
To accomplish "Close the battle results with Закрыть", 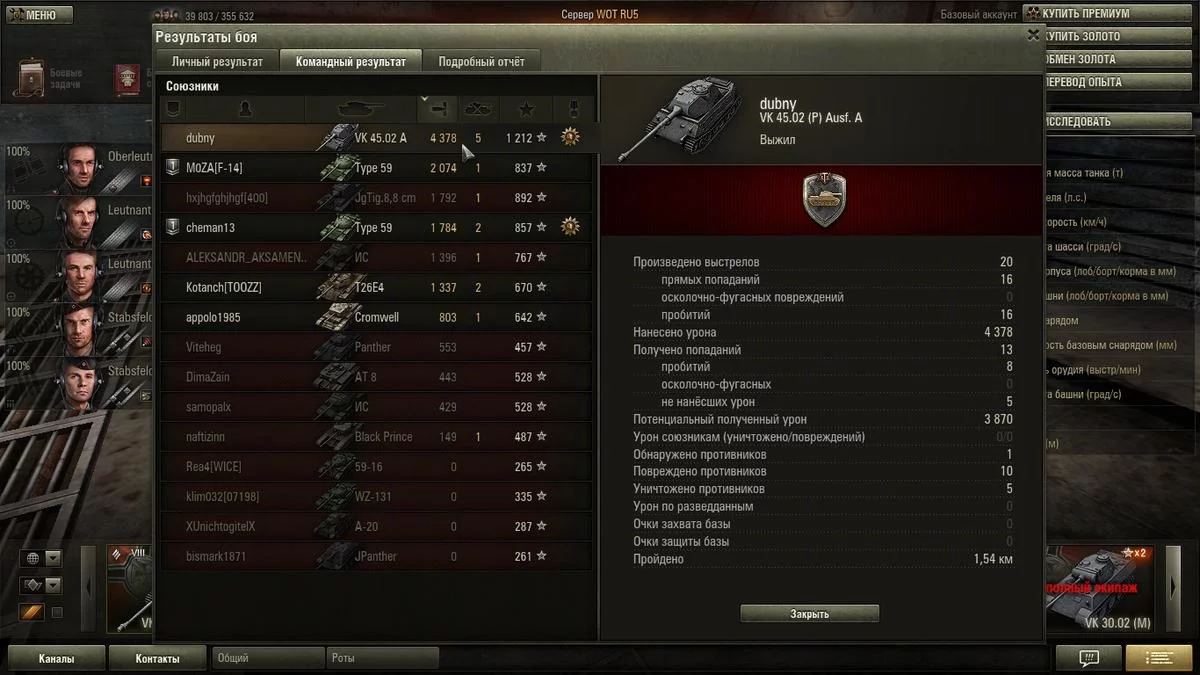I will pos(809,614).
